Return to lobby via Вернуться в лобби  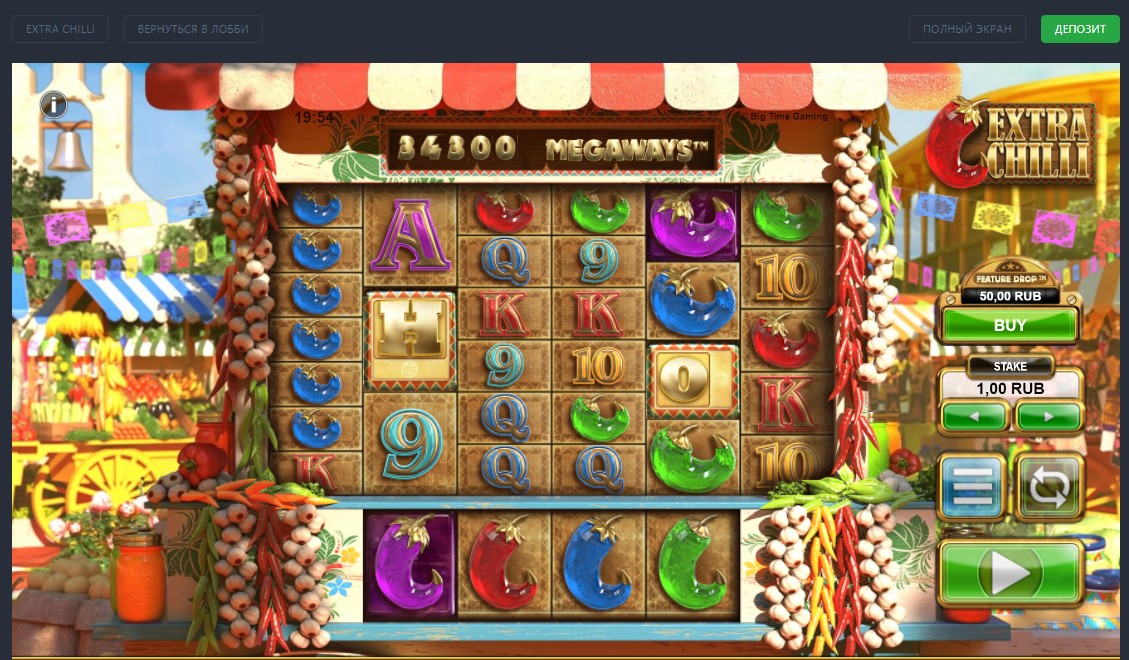193,29
